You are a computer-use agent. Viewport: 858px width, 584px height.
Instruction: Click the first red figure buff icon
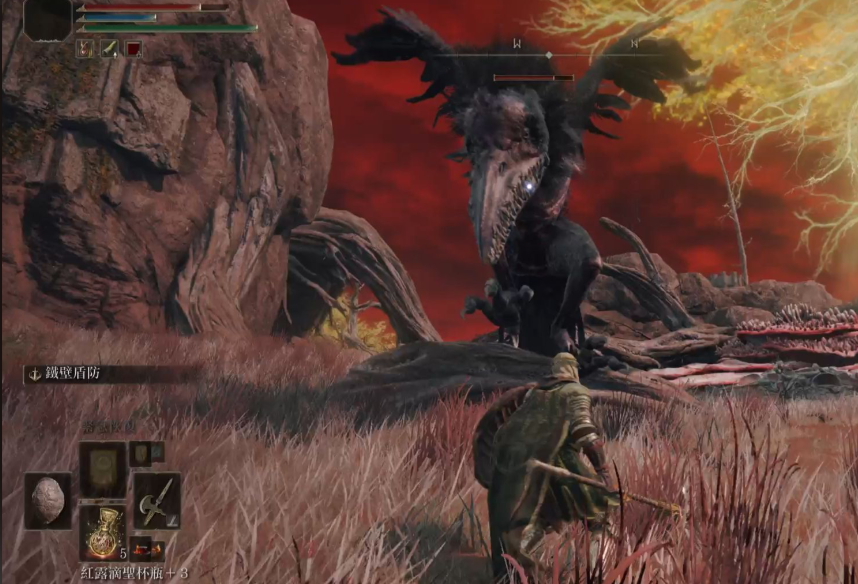tap(86, 48)
